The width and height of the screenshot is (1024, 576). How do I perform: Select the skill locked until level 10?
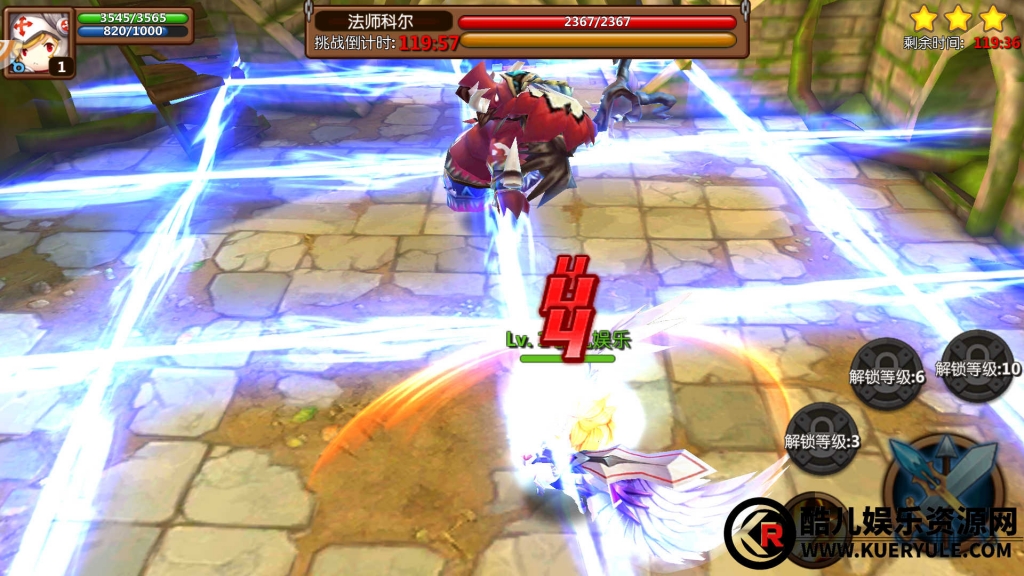click(978, 366)
